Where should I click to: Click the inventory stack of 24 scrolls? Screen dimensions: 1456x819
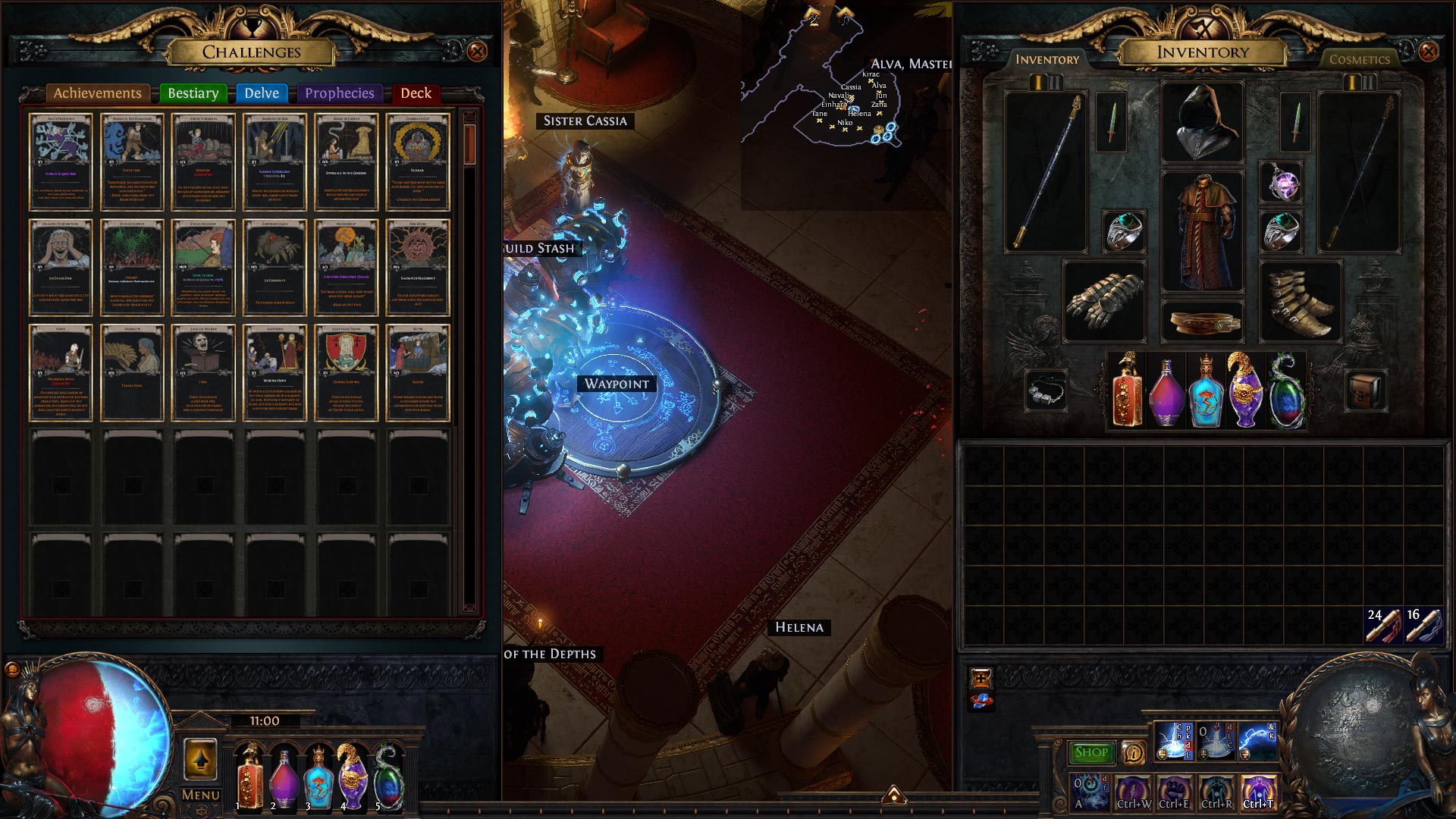(1383, 625)
